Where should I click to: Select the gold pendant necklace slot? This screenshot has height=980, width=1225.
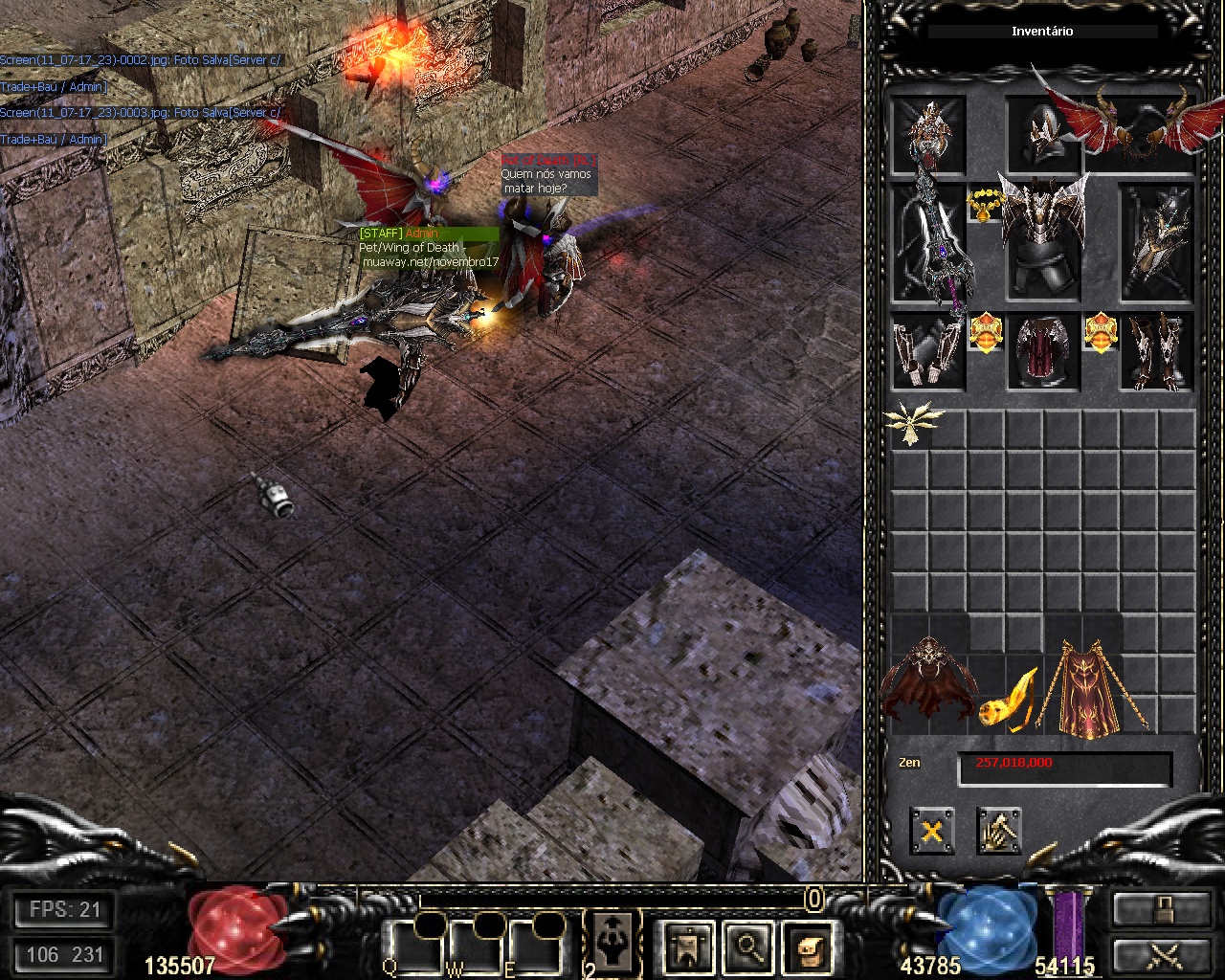tap(984, 205)
